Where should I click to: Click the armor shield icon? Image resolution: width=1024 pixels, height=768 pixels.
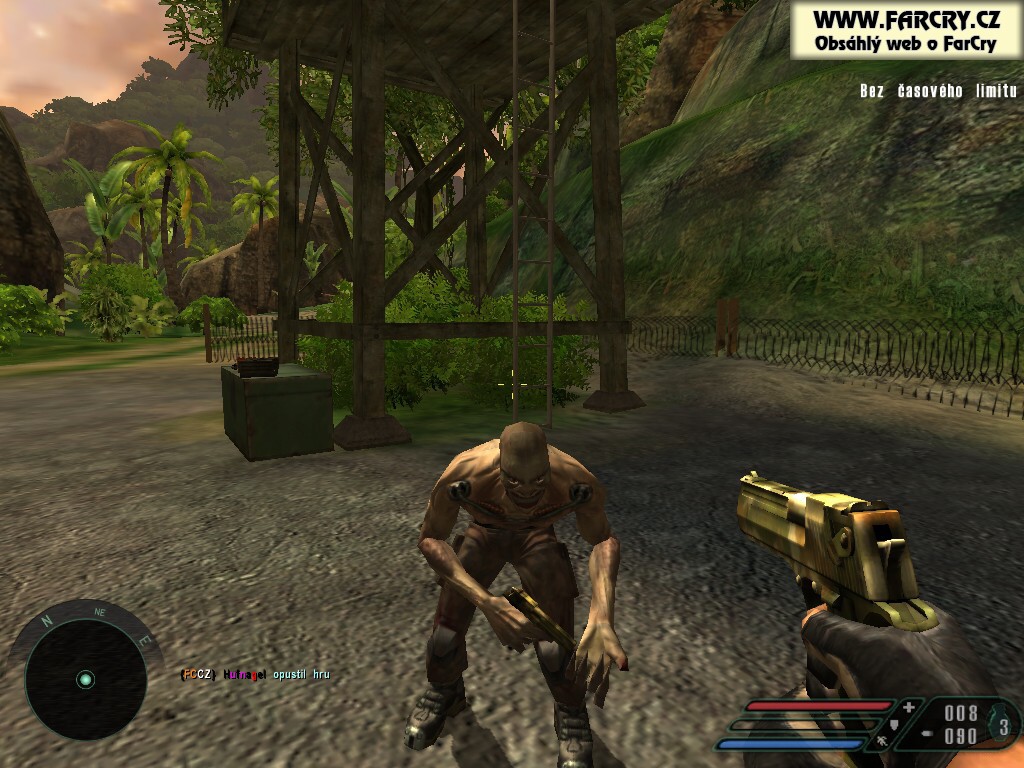894,726
